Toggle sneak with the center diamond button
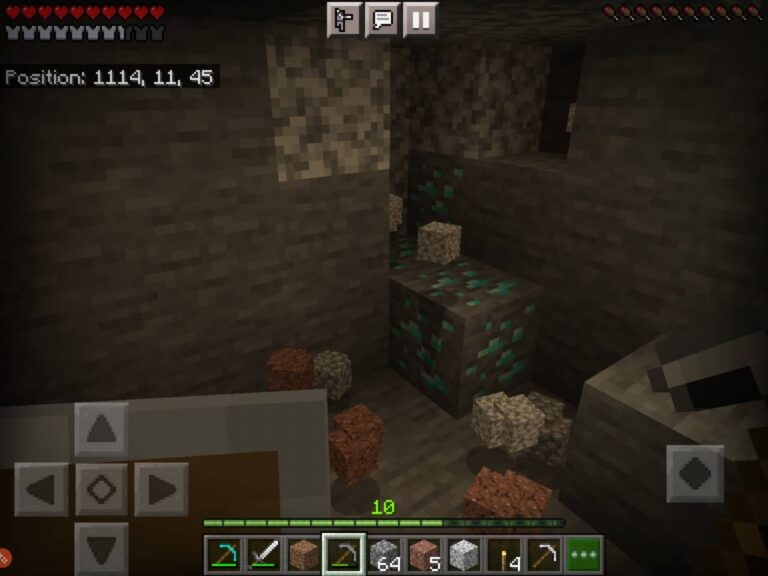This screenshot has height=576, width=768. click(x=101, y=490)
